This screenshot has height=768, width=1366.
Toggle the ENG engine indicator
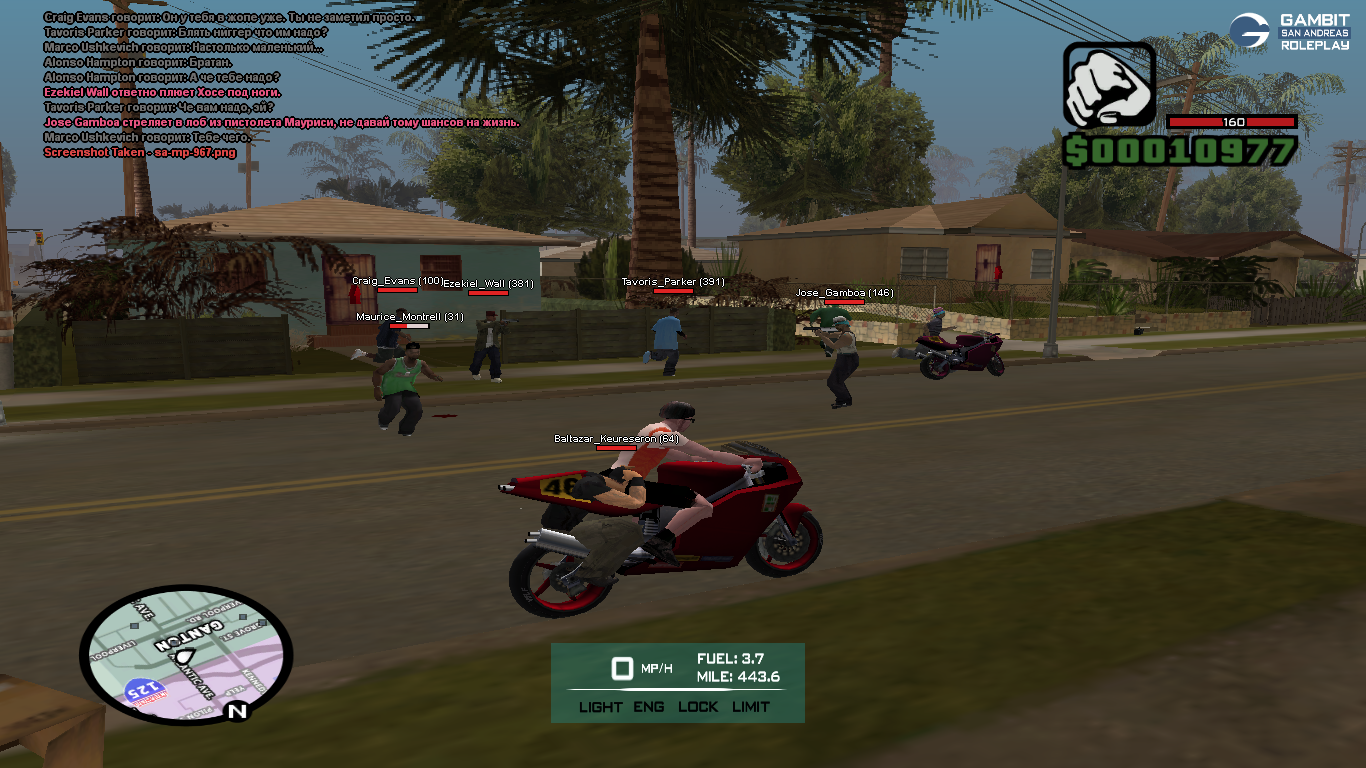(648, 707)
